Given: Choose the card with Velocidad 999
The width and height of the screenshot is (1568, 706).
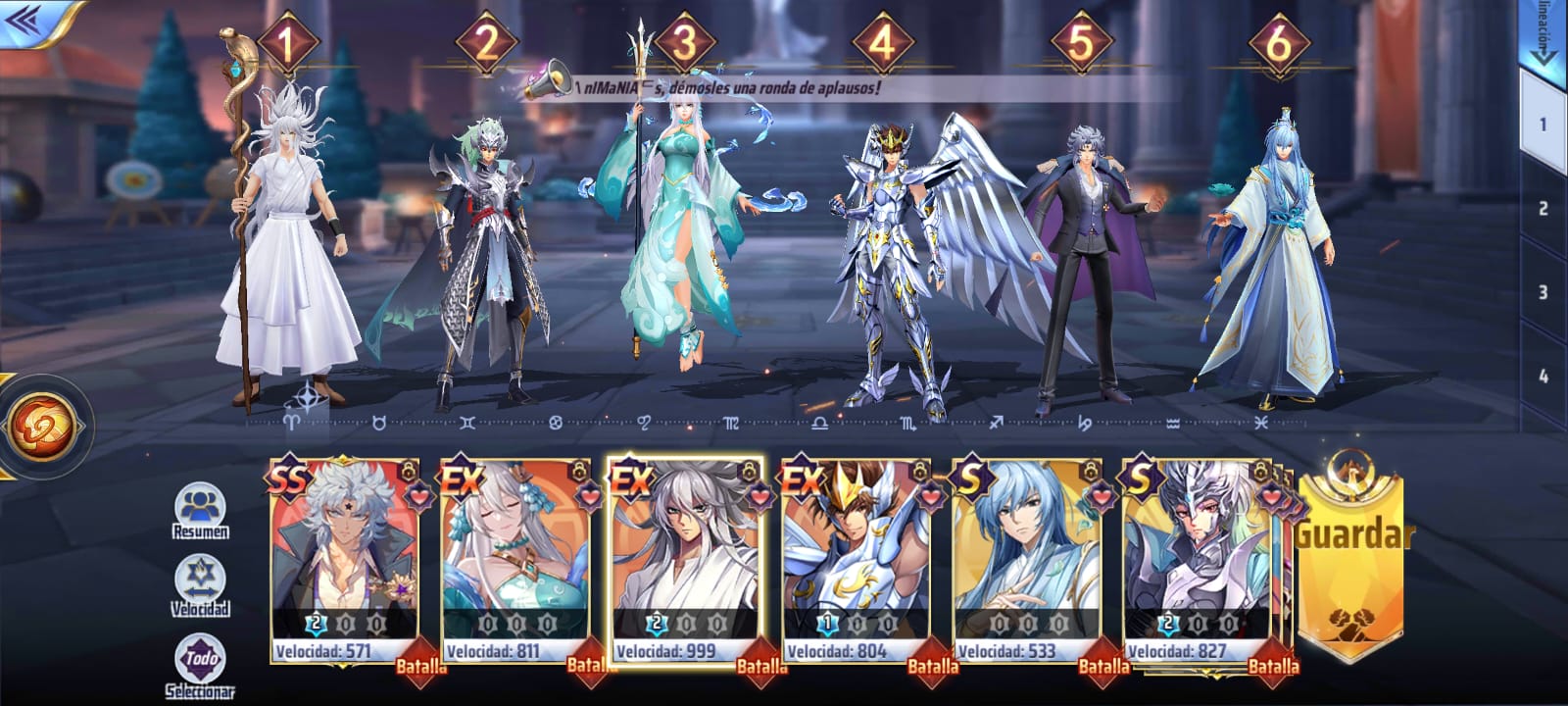Looking at the screenshot, I should 686,559.
